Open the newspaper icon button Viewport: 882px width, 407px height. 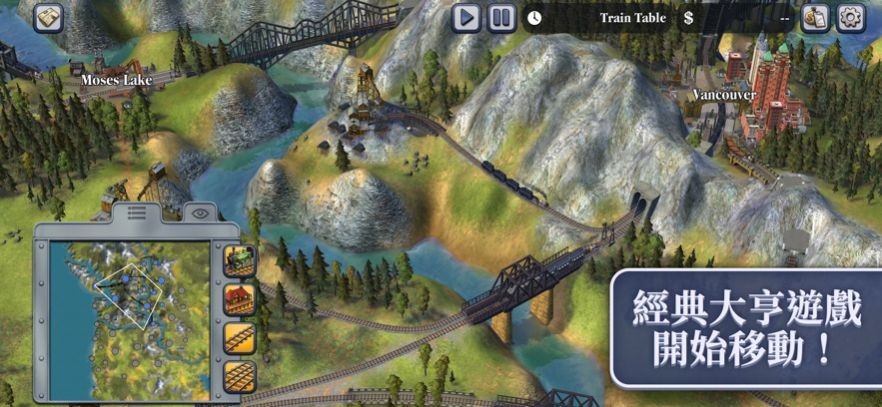click(47, 17)
